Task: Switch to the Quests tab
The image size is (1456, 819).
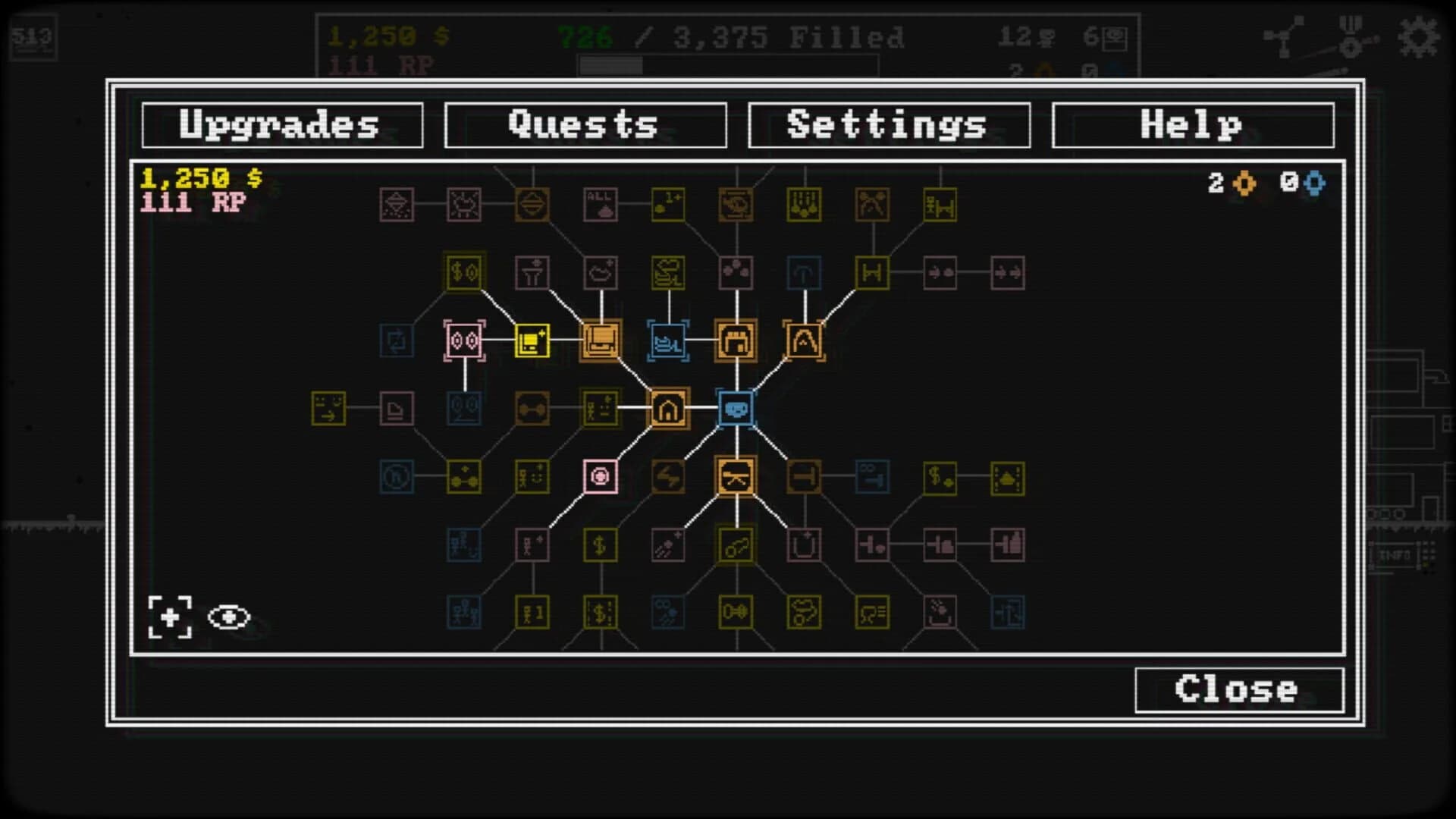Action: click(584, 124)
